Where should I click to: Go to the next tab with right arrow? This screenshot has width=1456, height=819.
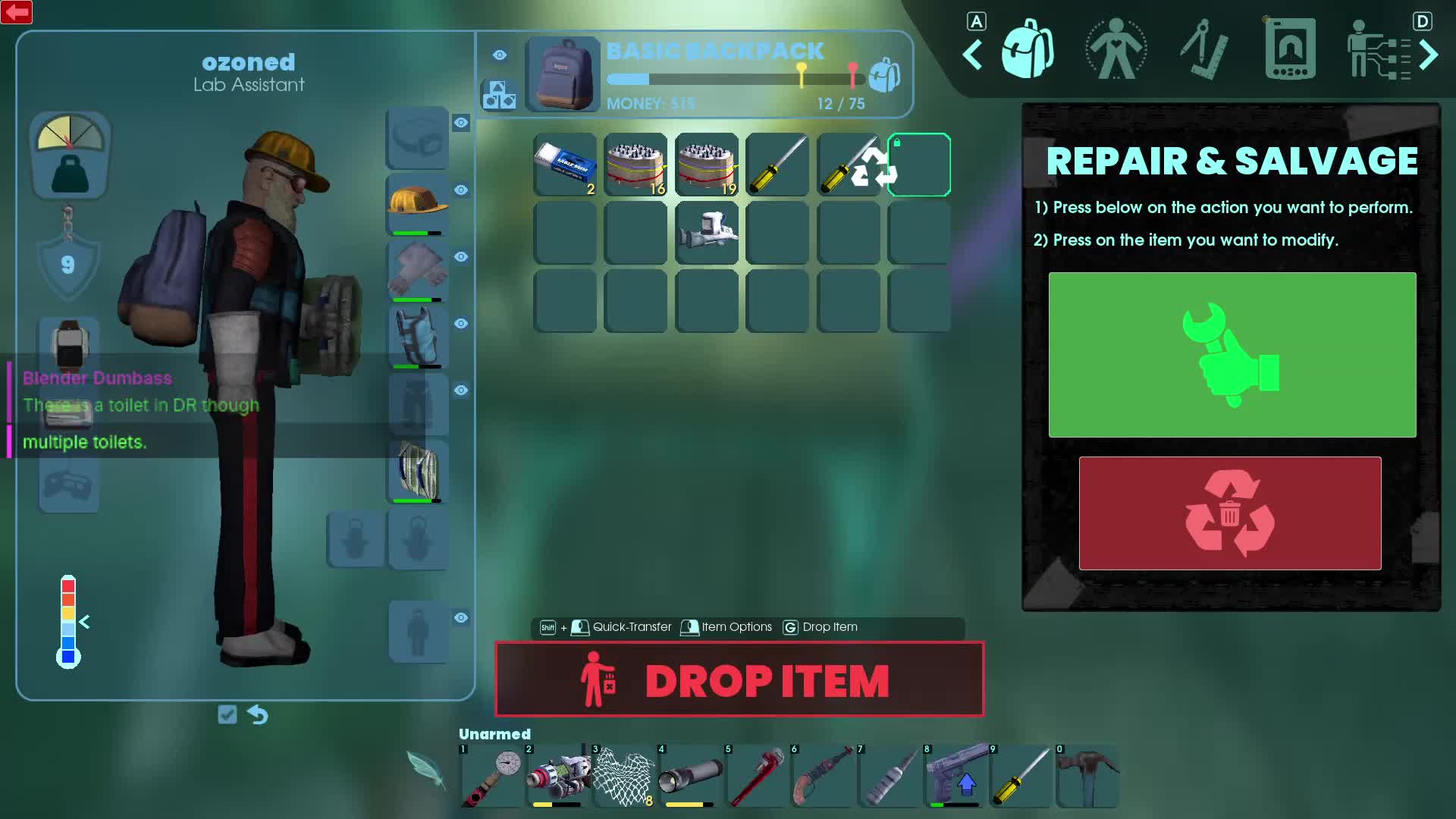[1429, 55]
